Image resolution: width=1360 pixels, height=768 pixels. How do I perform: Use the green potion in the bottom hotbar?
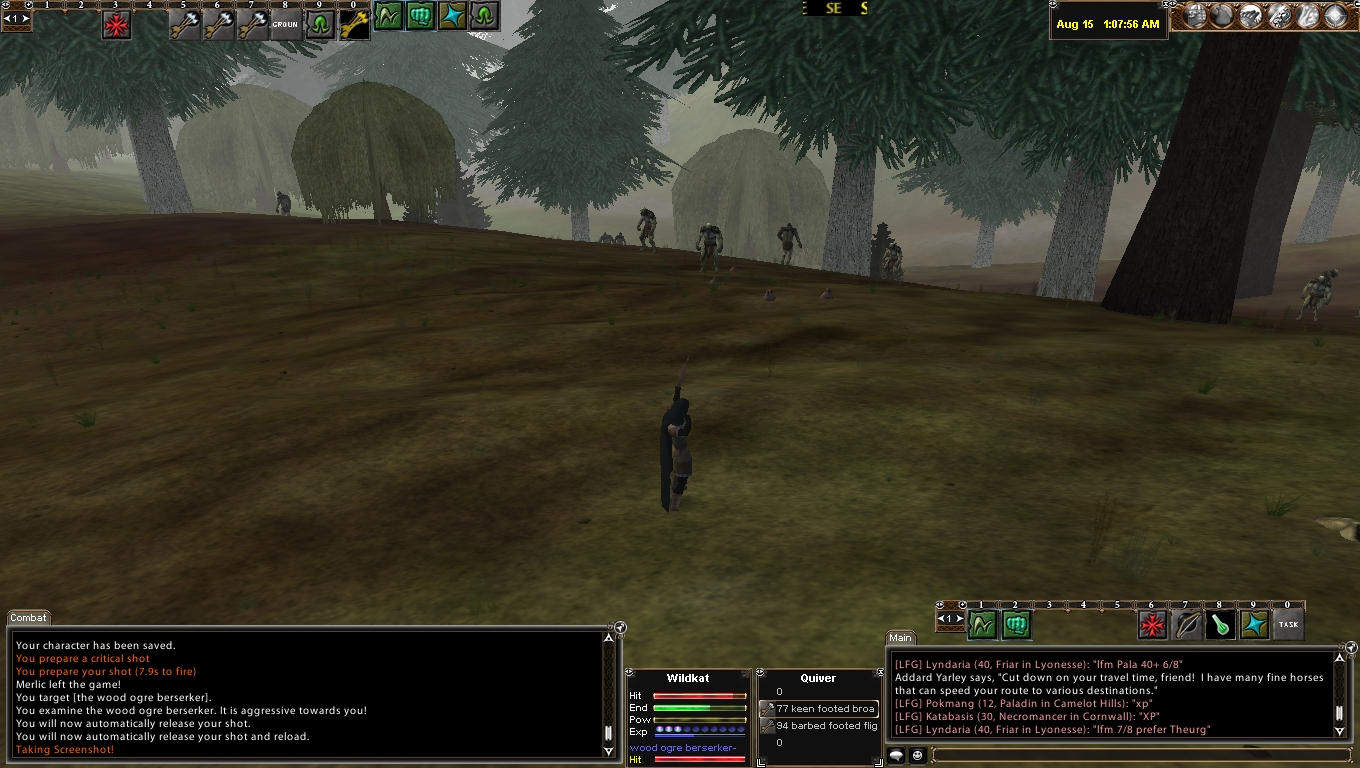click(x=1221, y=625)
